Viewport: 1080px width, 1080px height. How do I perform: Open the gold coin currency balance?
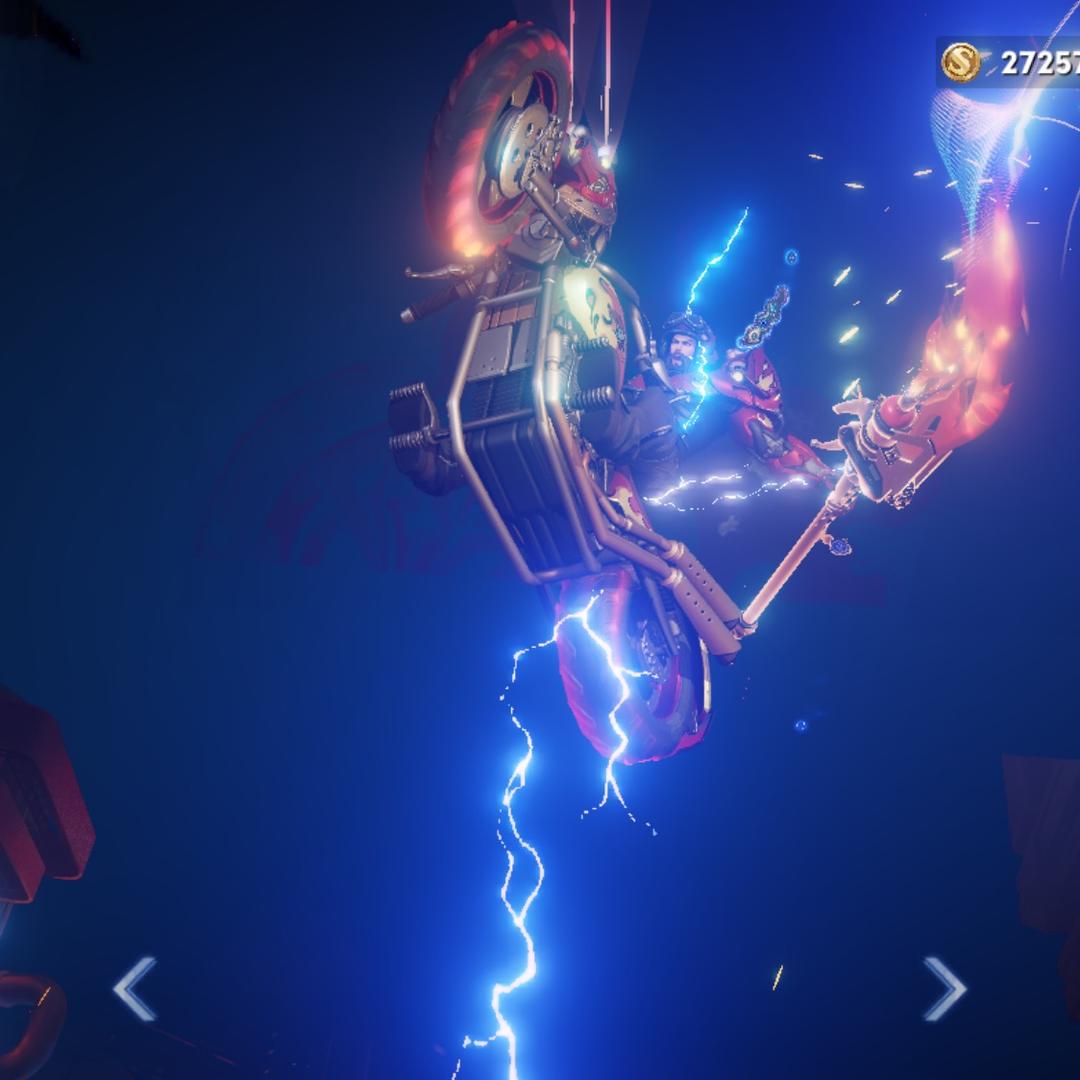[x=1008, y=63]
